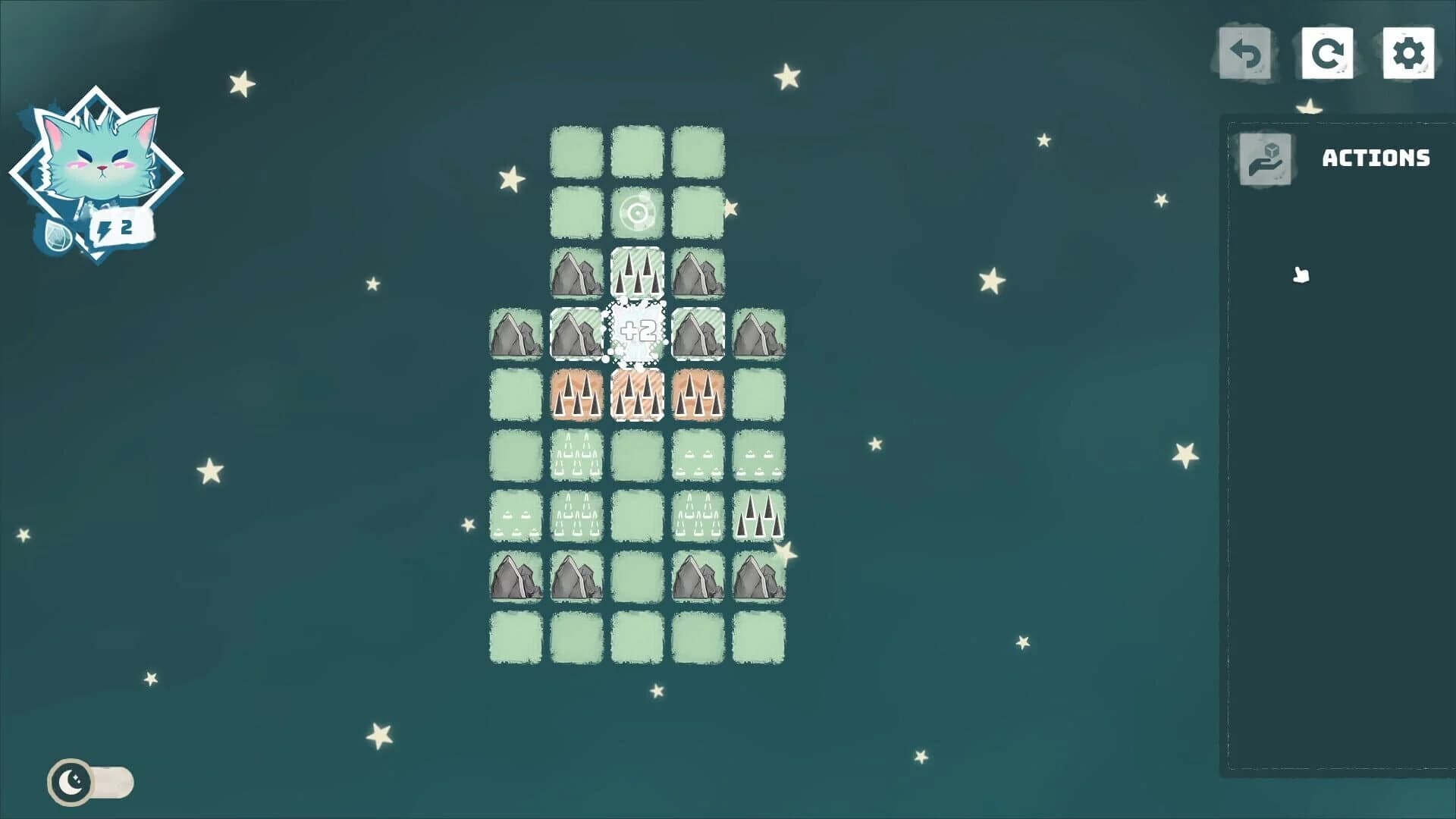Select the glowing ring tile
The width and height of the screenshot is (1456, 819).
pos(637,212)
